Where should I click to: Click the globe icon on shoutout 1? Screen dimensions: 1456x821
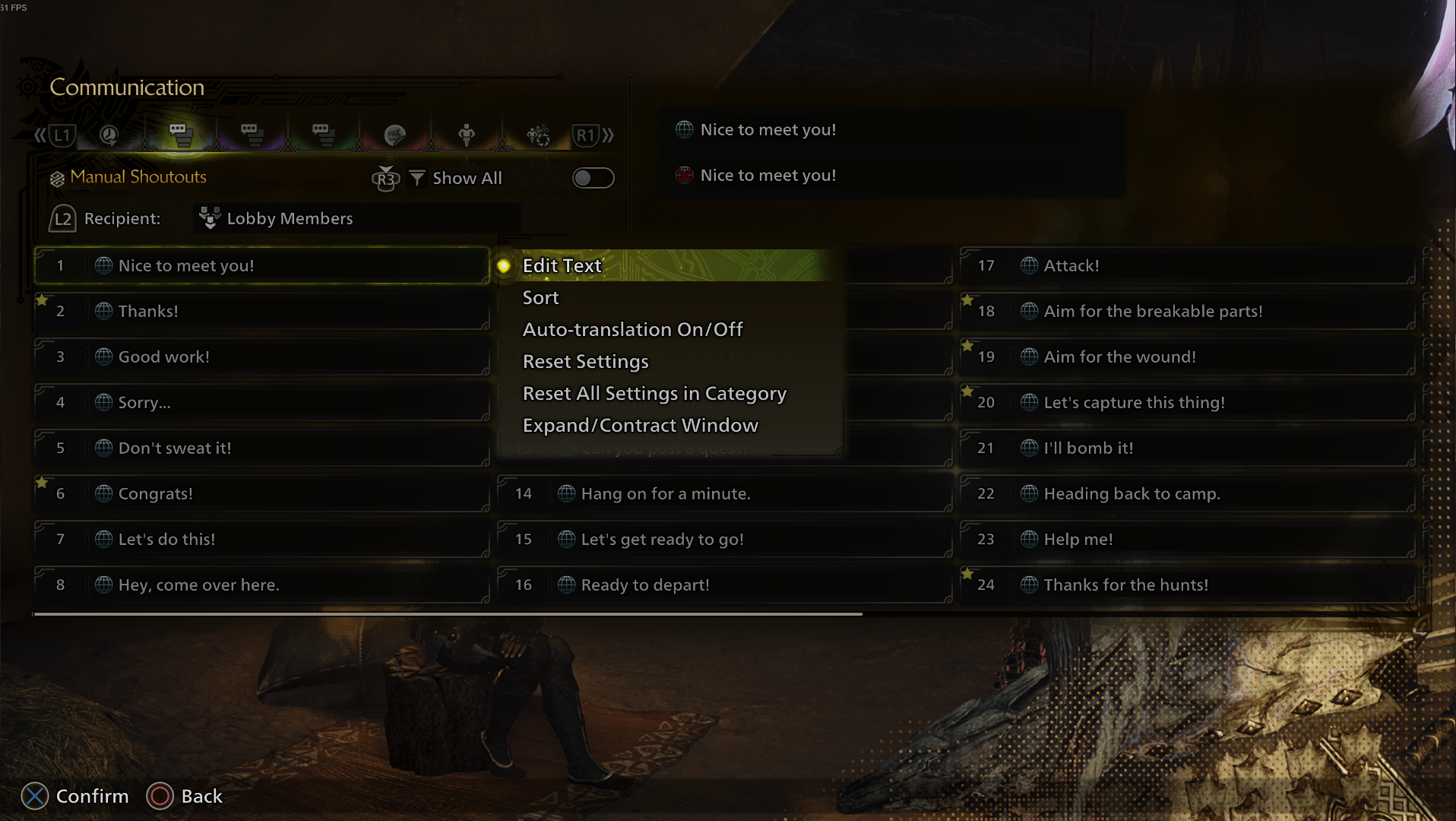(102, 266)
